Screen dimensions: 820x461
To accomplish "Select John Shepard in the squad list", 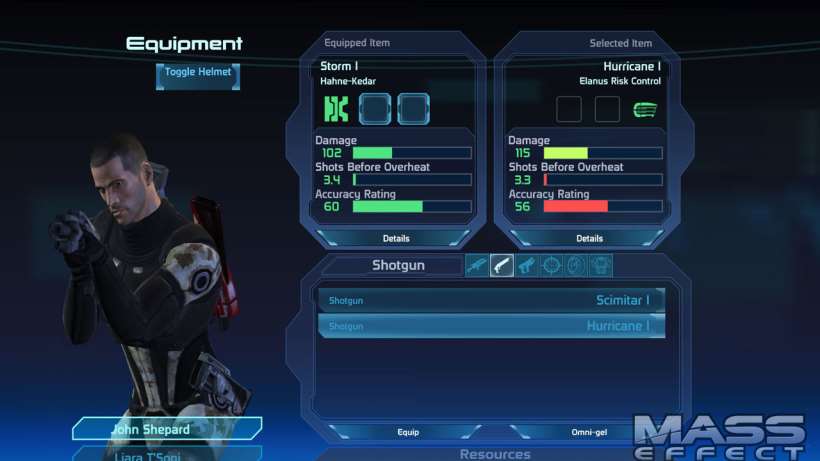I will (x=150, y=429).
